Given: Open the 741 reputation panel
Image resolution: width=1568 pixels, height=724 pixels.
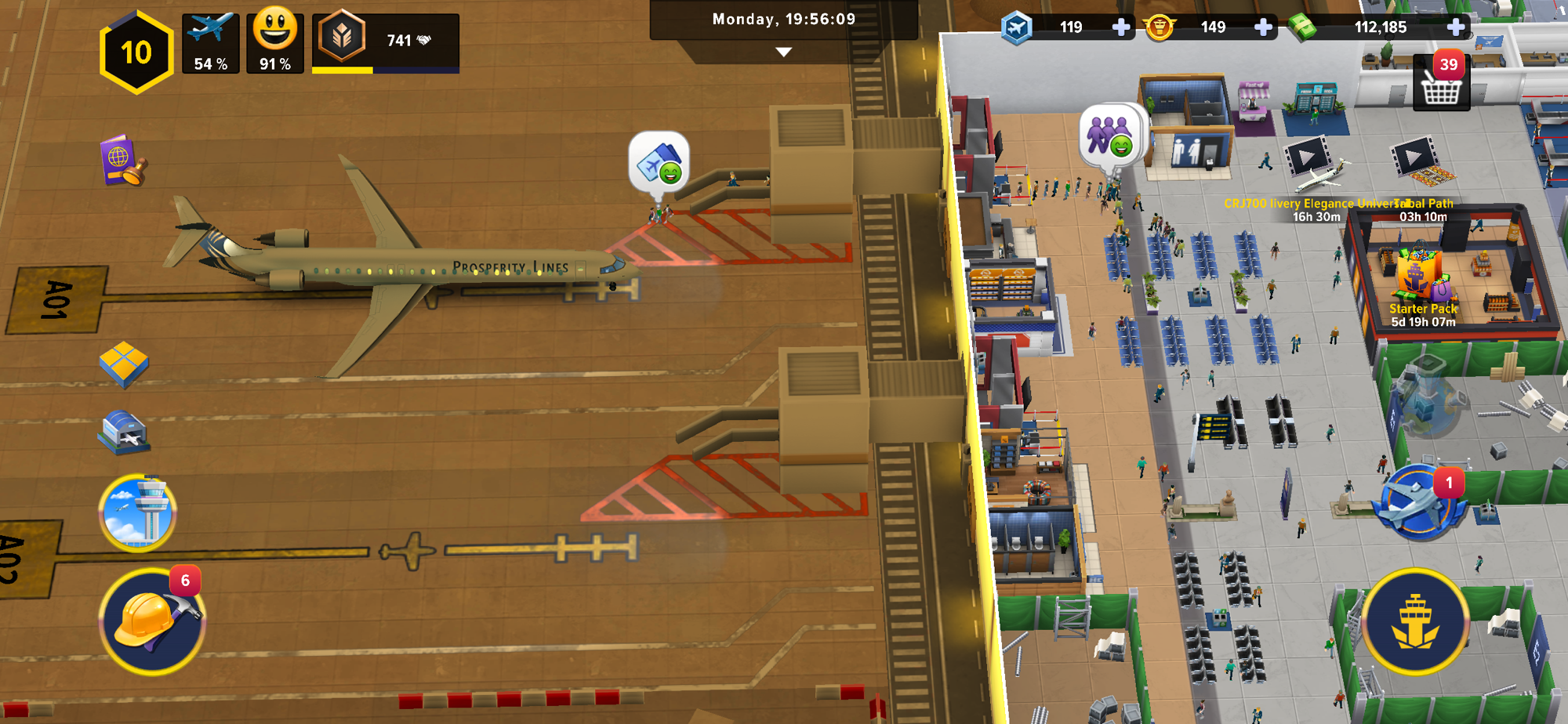Looking at the screenshot, I should 386,42.
